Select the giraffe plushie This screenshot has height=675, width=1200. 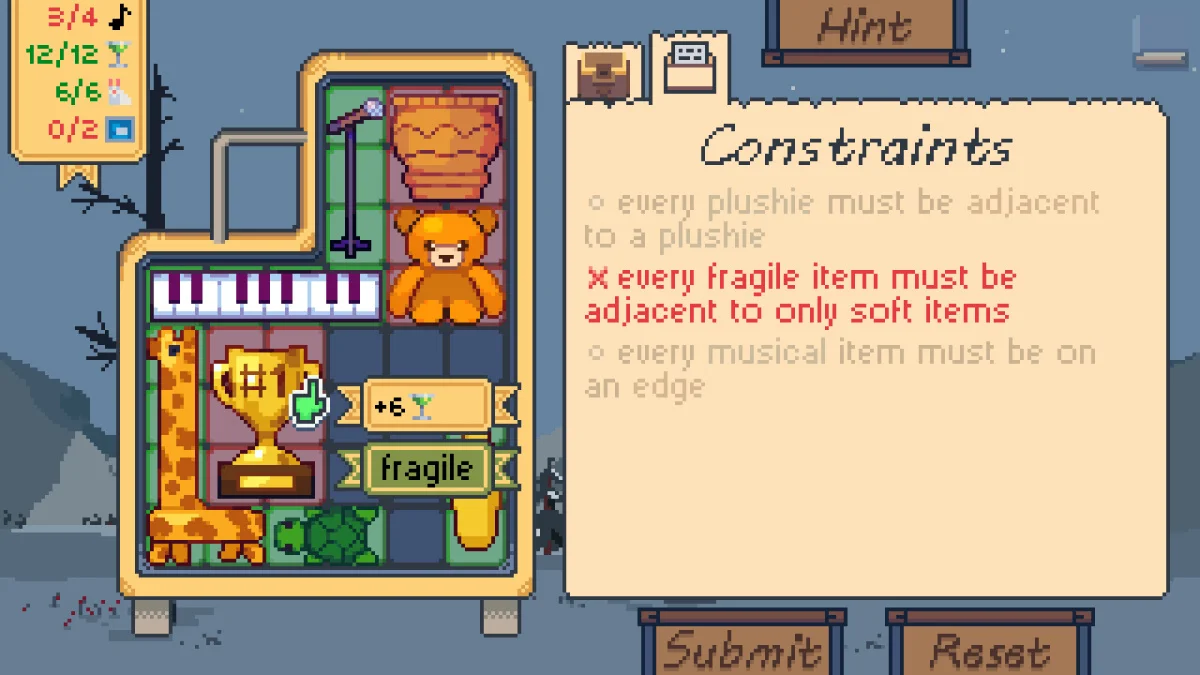(x=177, y=450)
